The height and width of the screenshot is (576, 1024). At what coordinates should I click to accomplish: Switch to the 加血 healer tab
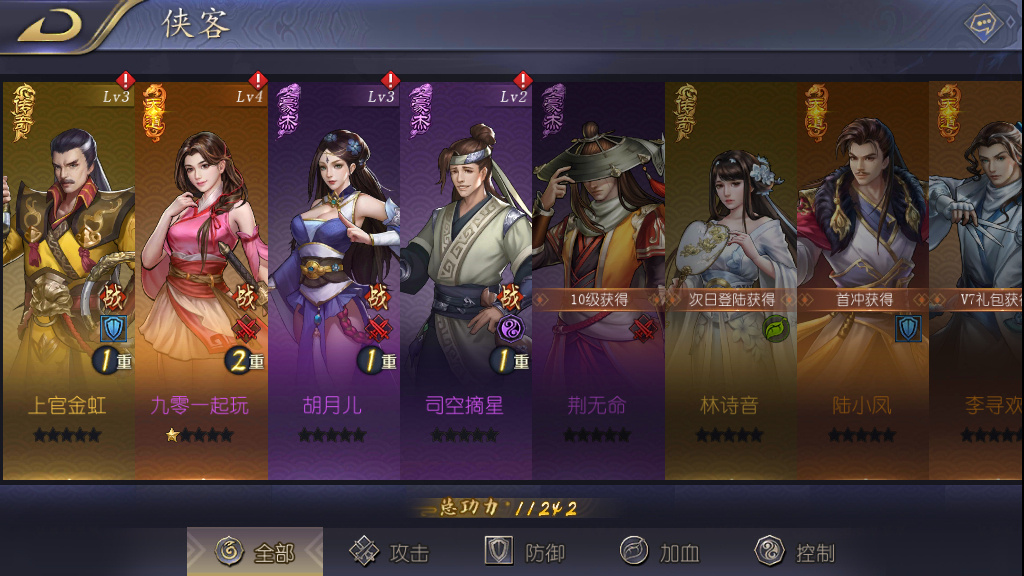[x=660, y=552]
